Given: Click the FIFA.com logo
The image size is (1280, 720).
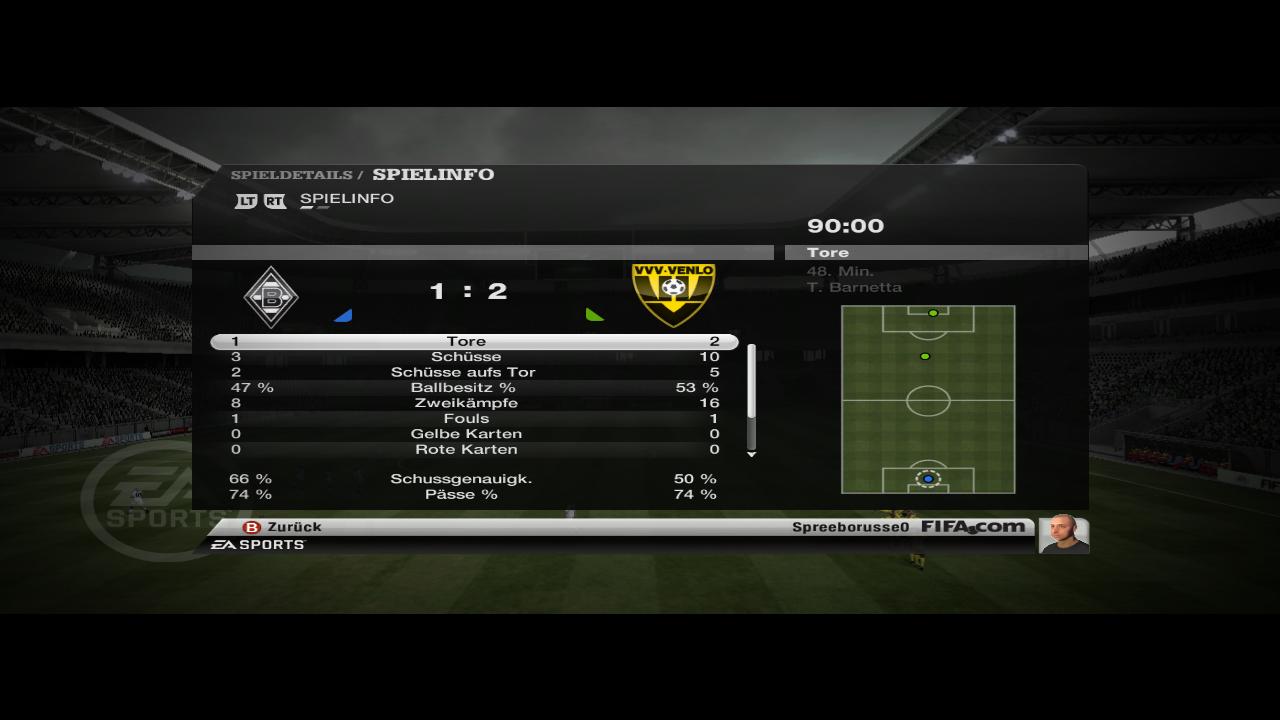Looking at the screenshot, I should [973, 527].
